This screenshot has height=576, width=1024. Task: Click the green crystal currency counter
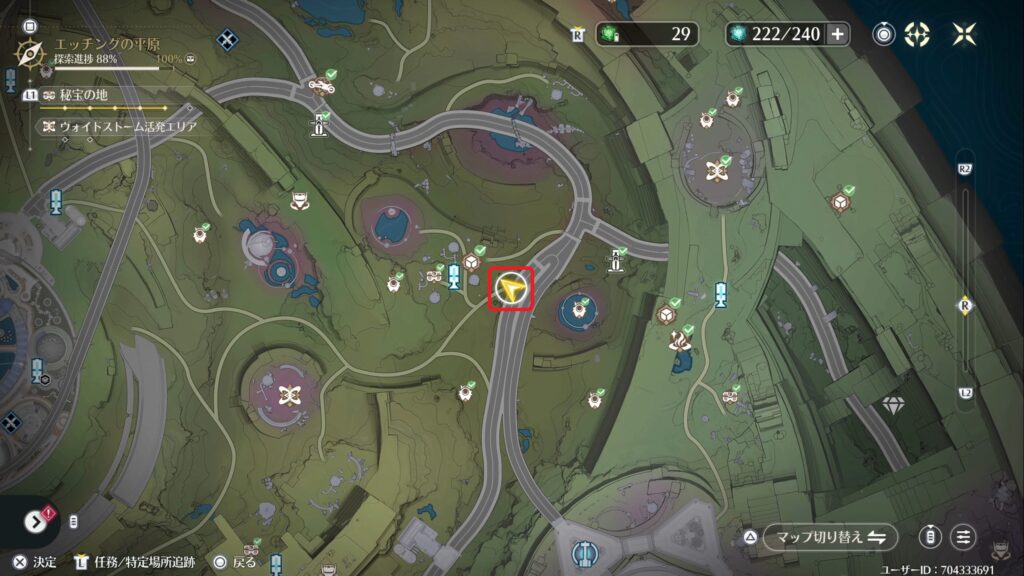[646, 34]
